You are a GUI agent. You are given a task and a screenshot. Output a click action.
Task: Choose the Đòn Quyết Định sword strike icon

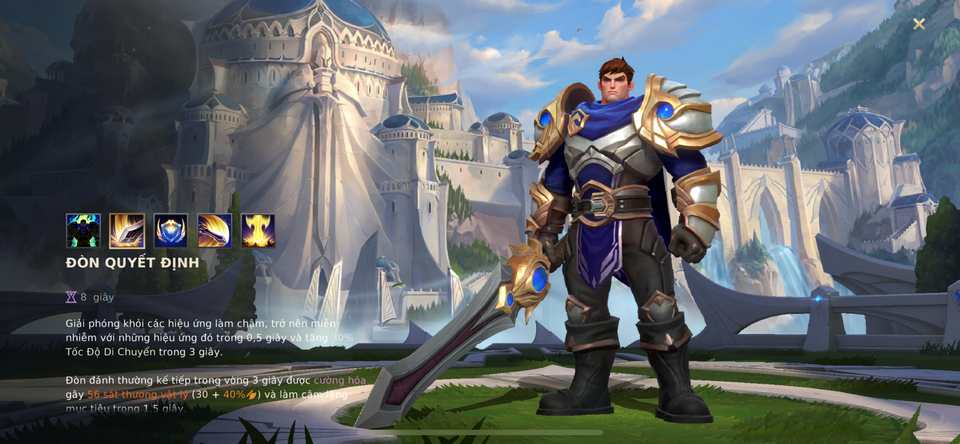click(x=127, y=231)
